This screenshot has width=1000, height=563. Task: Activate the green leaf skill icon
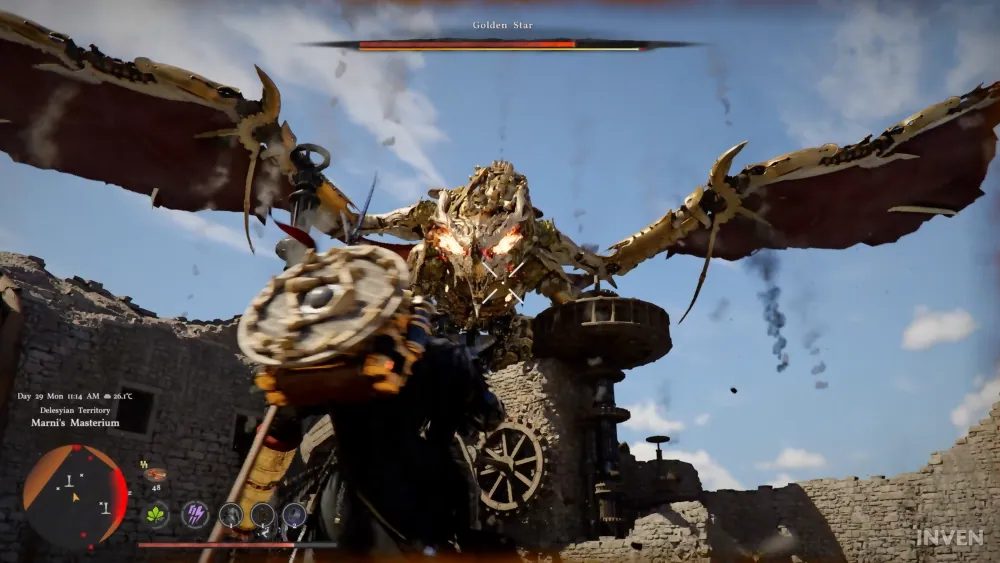156,515
